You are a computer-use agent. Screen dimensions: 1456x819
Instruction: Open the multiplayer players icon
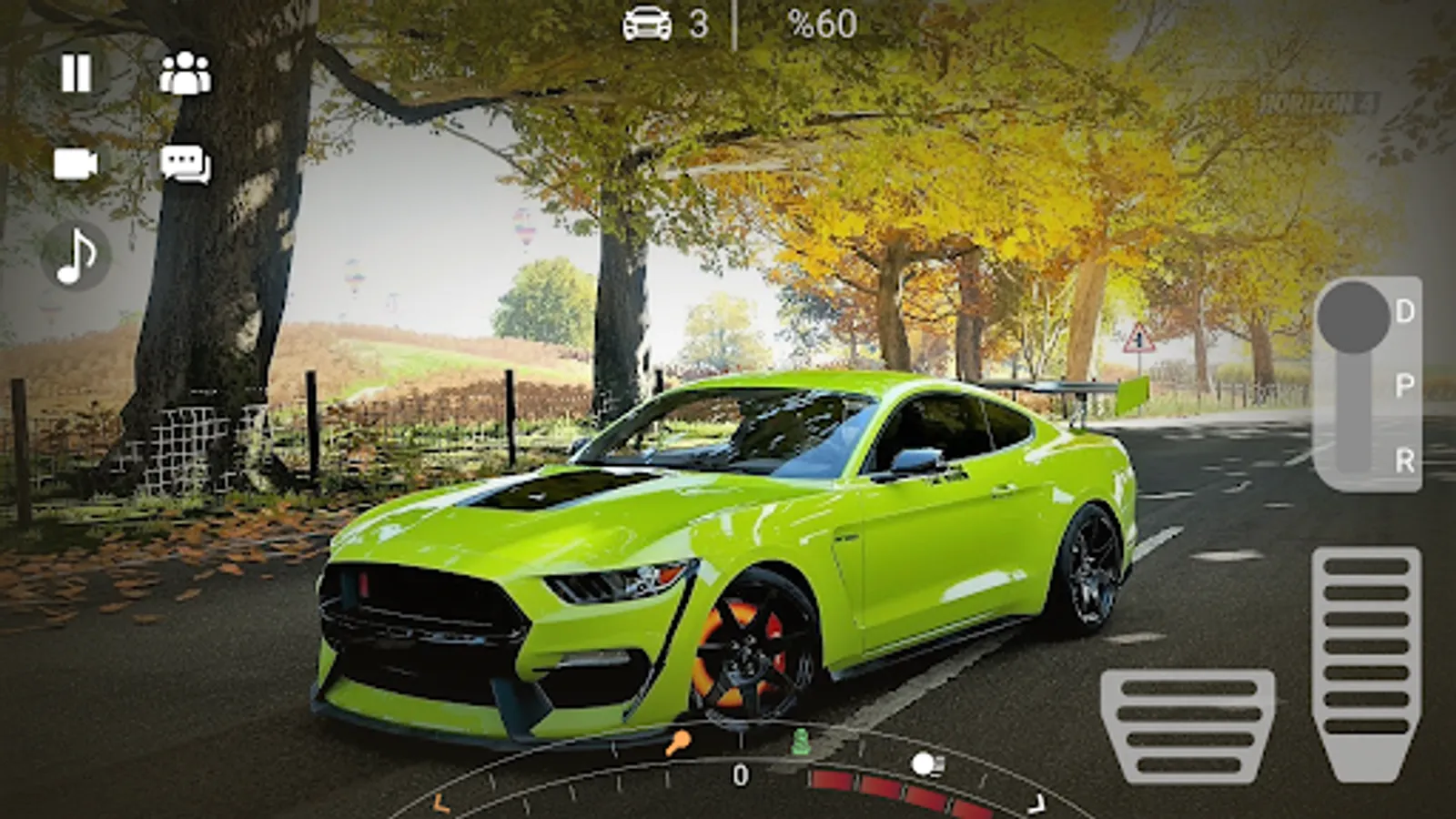point(185,73)
